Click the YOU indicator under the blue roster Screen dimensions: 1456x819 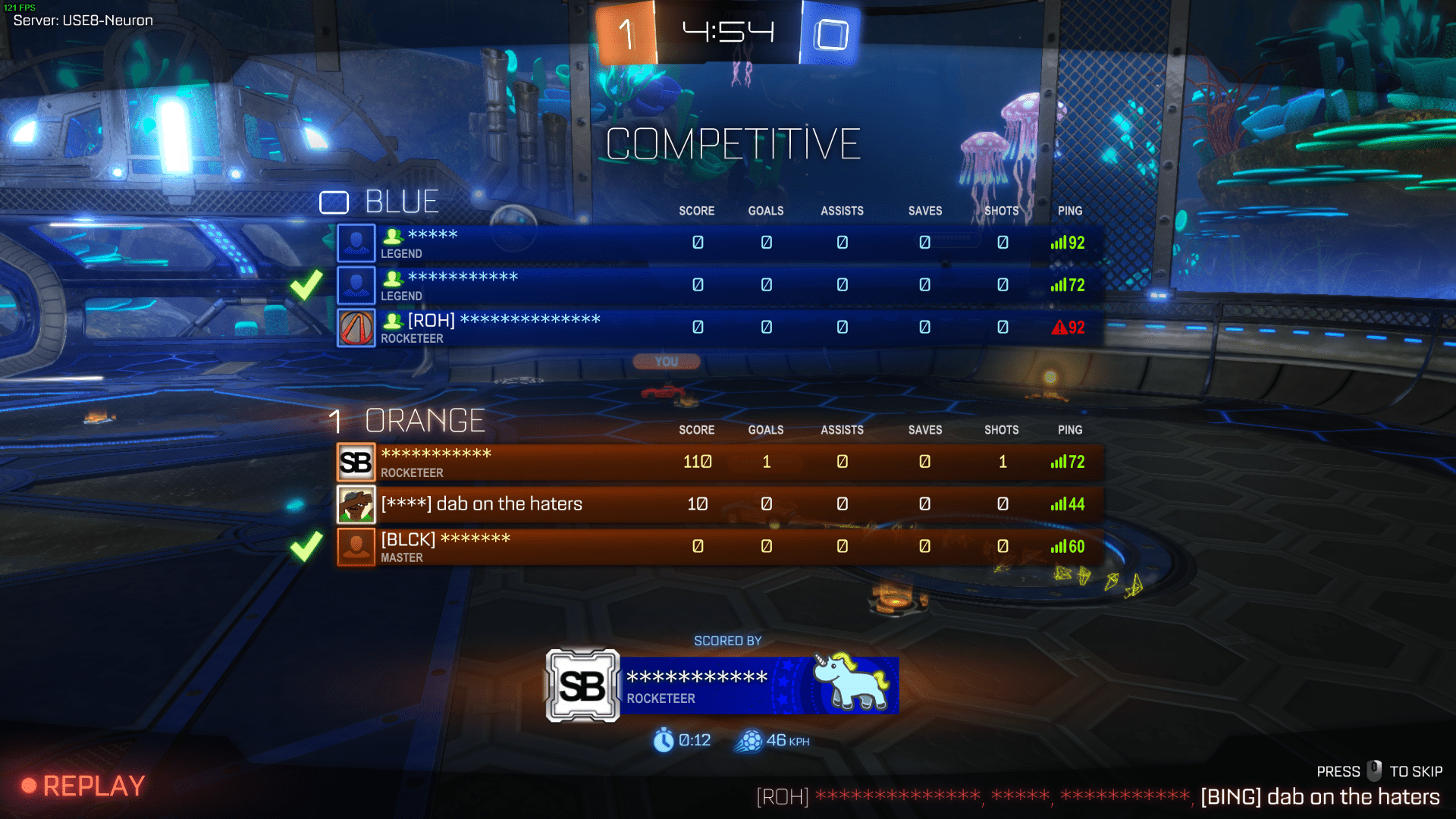click(x=666, y=362)
